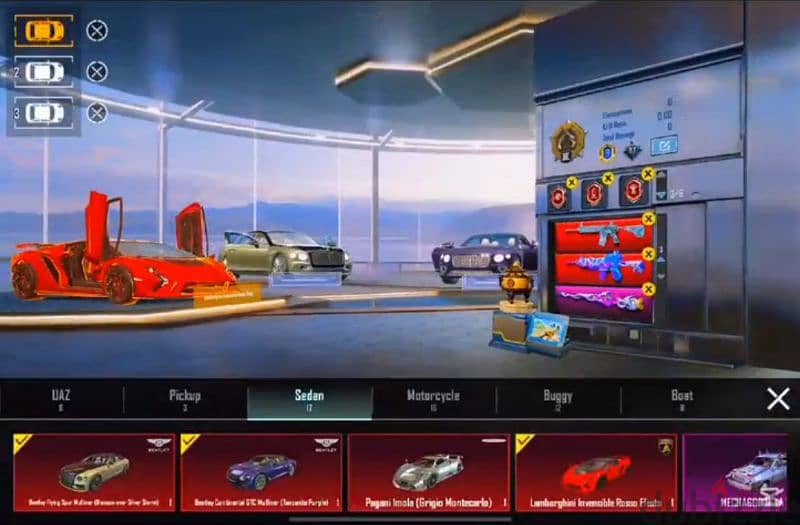This screenshot has height=525, width=800.
Task: Select the highlighted orange car display slot
Action: (45, 31)
